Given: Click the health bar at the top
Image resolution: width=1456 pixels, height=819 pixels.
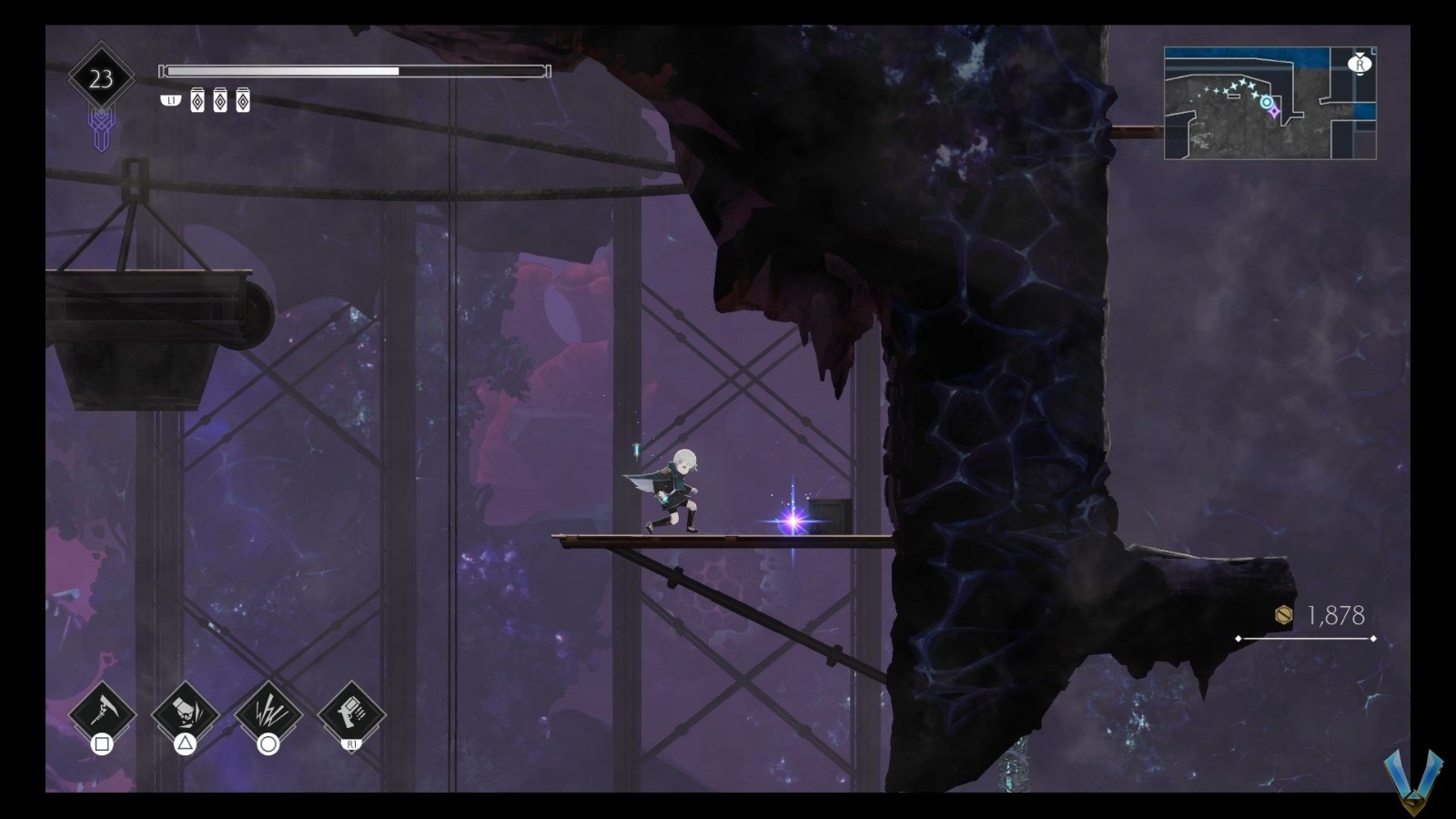Looking at the screenshot, I should [355, 69].
